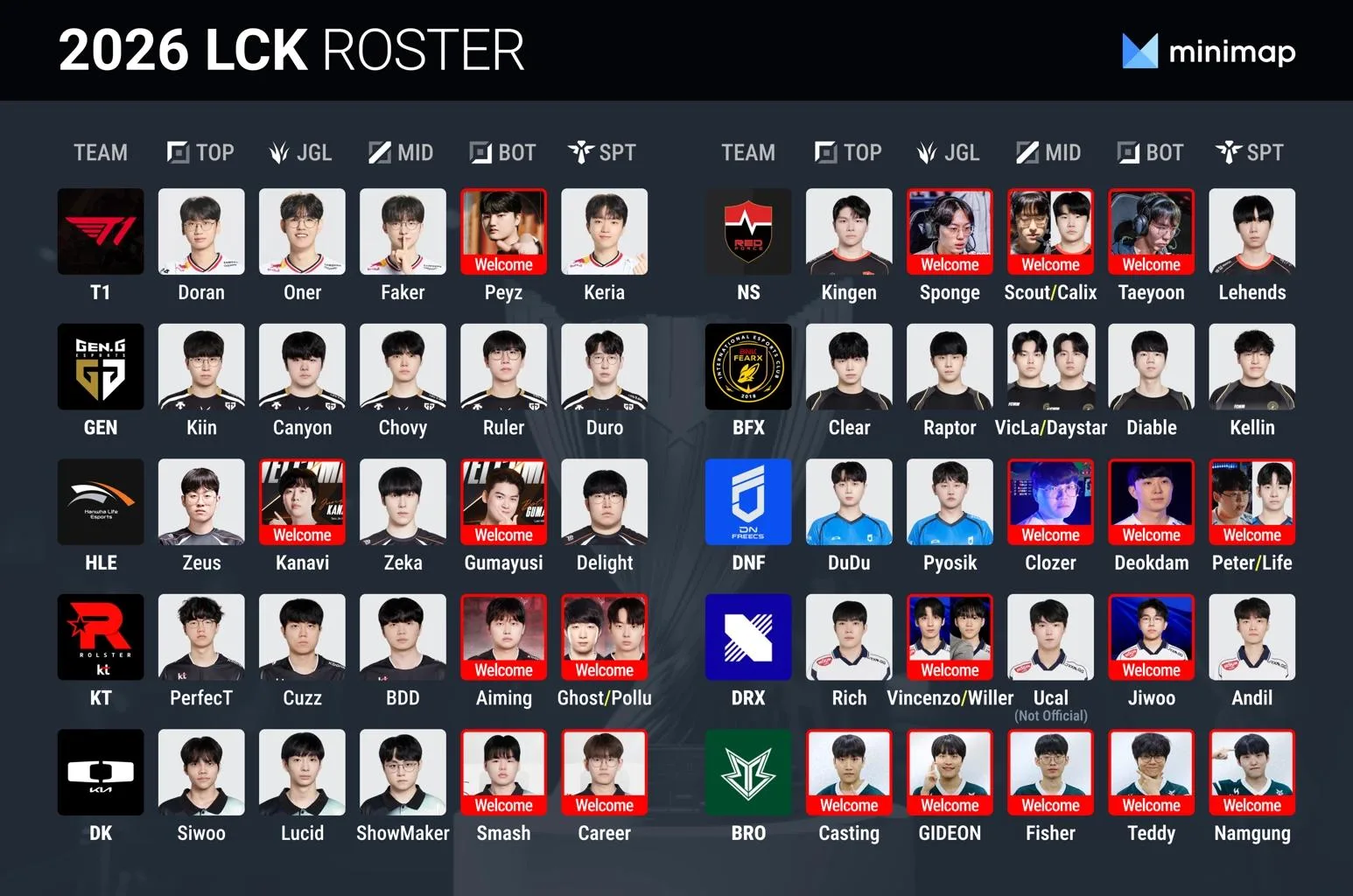Open the KT Rolster team logo
1353x896 pixels.
[101, 637]
